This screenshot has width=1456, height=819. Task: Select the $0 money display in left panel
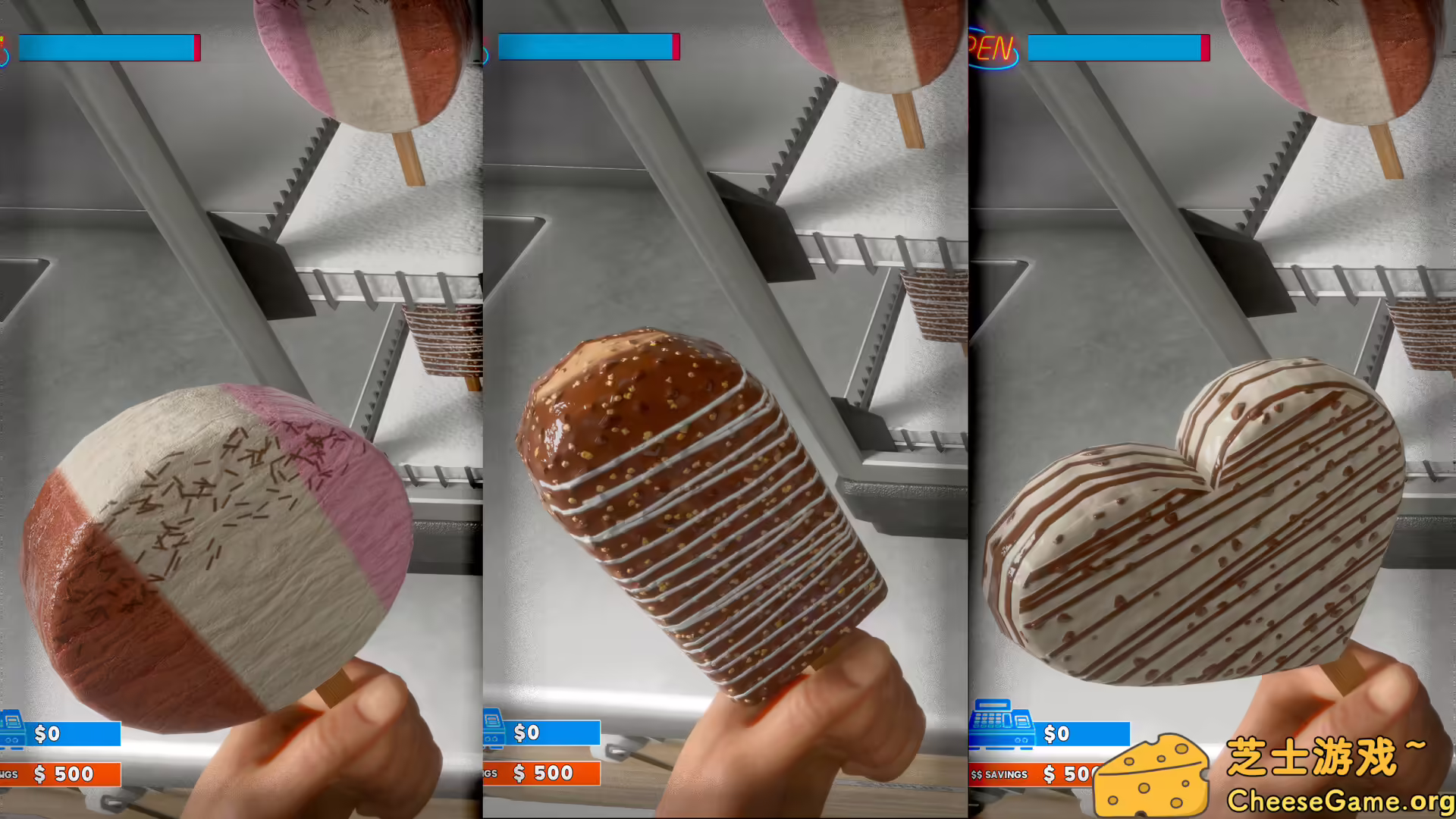click(x=49, y=733)
